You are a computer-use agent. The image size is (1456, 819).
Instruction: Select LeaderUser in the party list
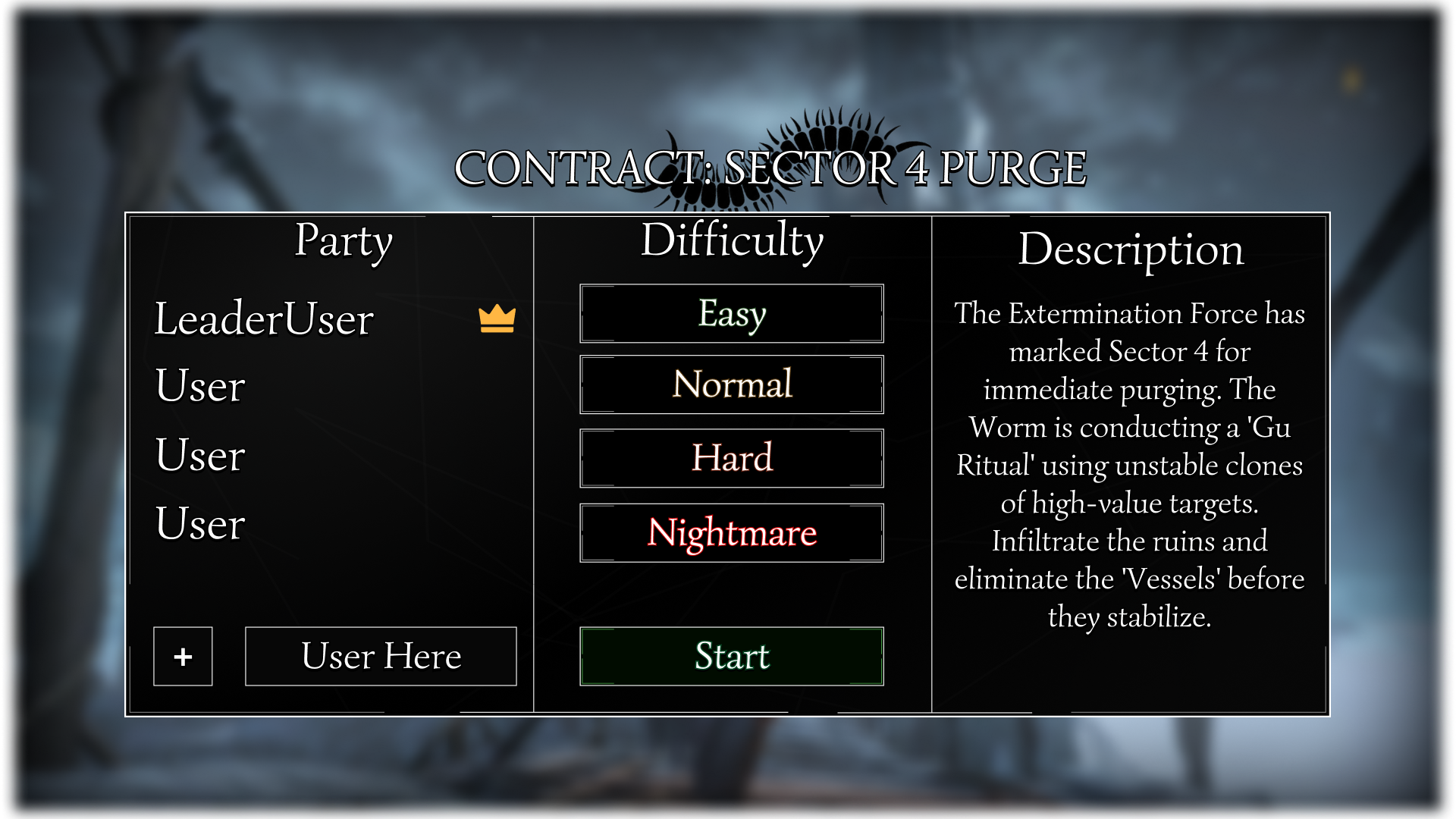(x=264, y=318)
